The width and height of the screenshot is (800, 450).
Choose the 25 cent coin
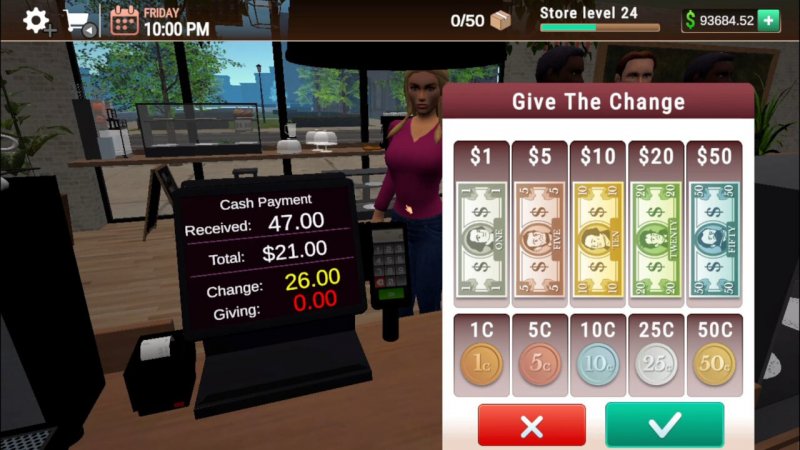click(656, 365)
